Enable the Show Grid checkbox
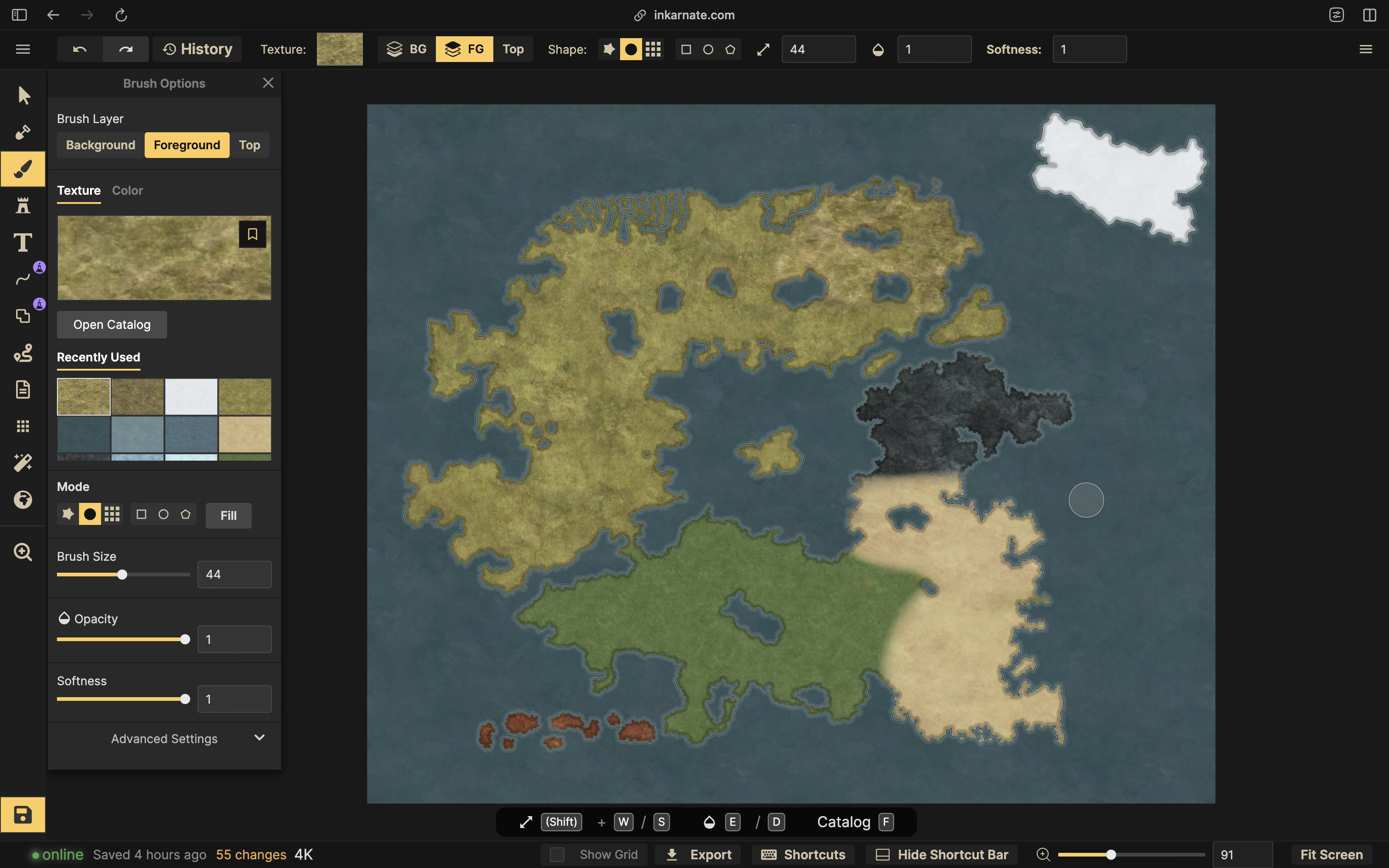This screenshot has width=1389, height=868. pos(556,854)
